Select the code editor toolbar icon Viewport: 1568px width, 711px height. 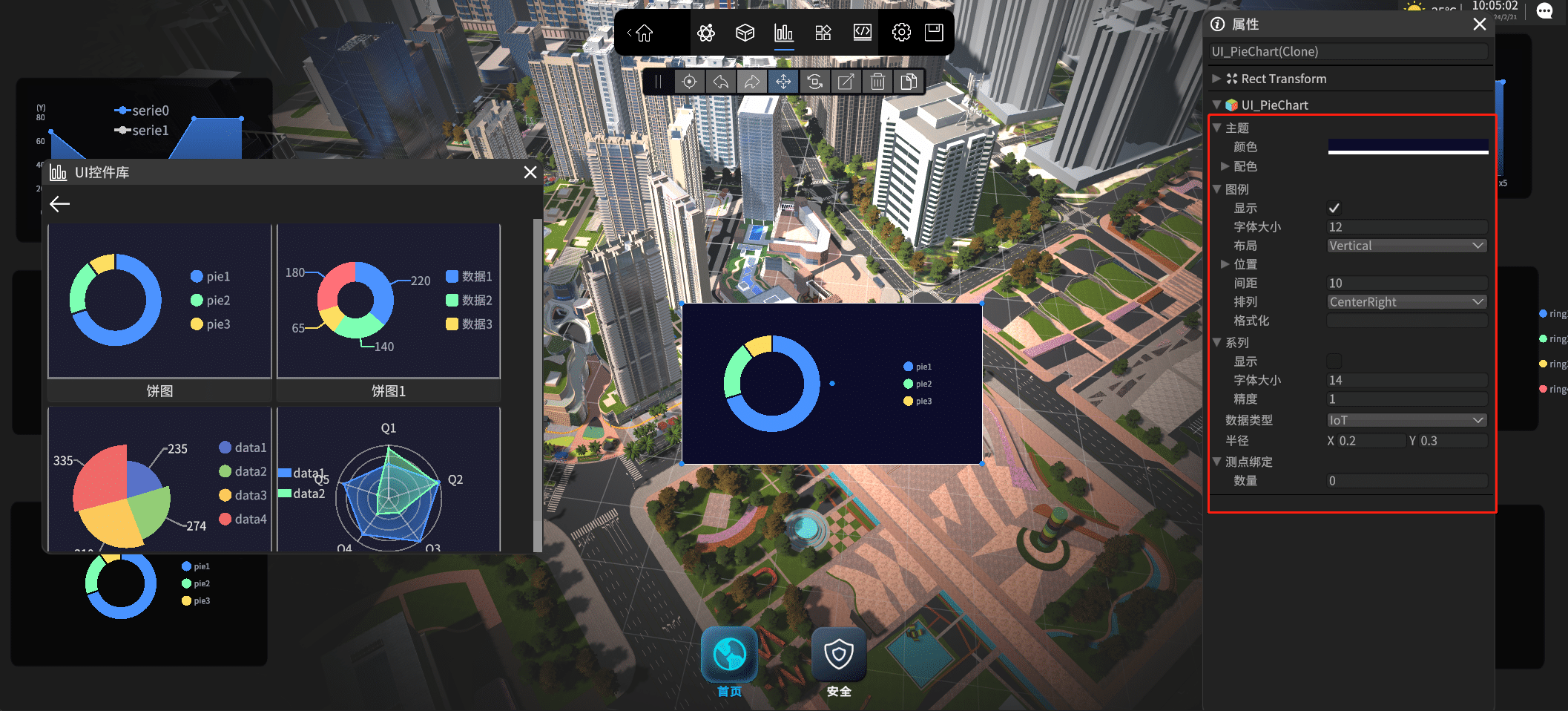point(862,33)
